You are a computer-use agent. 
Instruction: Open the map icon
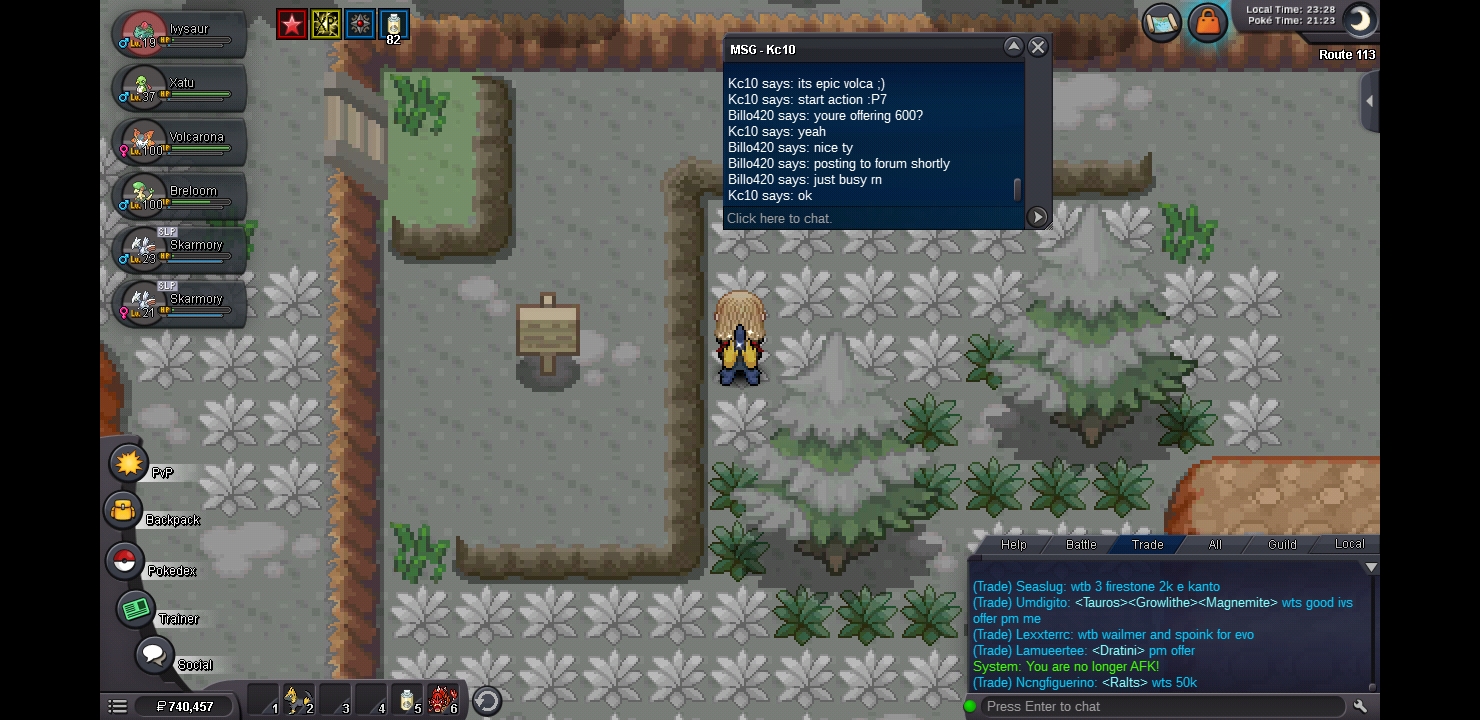click(x=1162, y=23)
